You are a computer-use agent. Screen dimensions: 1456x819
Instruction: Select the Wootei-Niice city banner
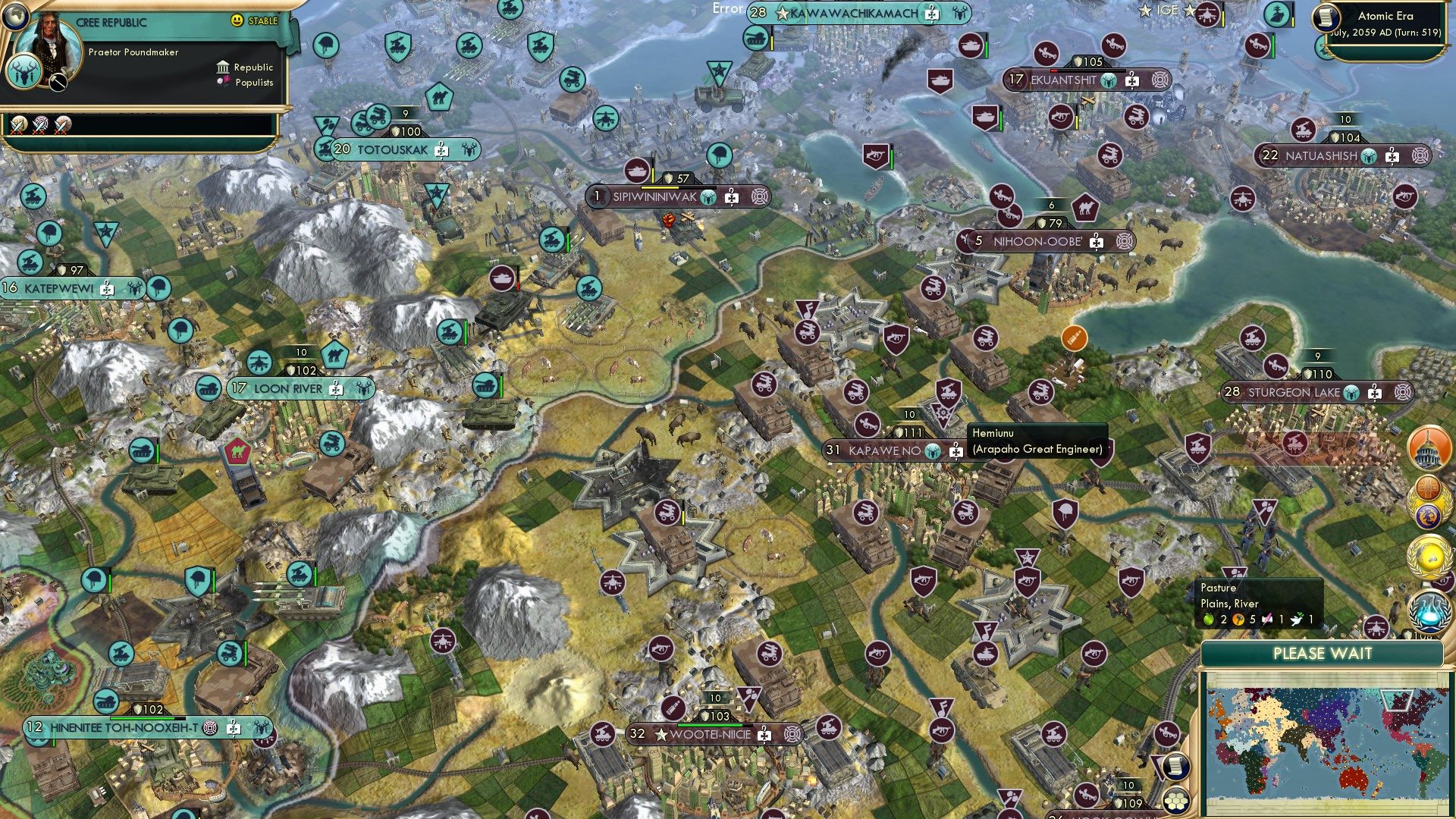tap(705, 735)
